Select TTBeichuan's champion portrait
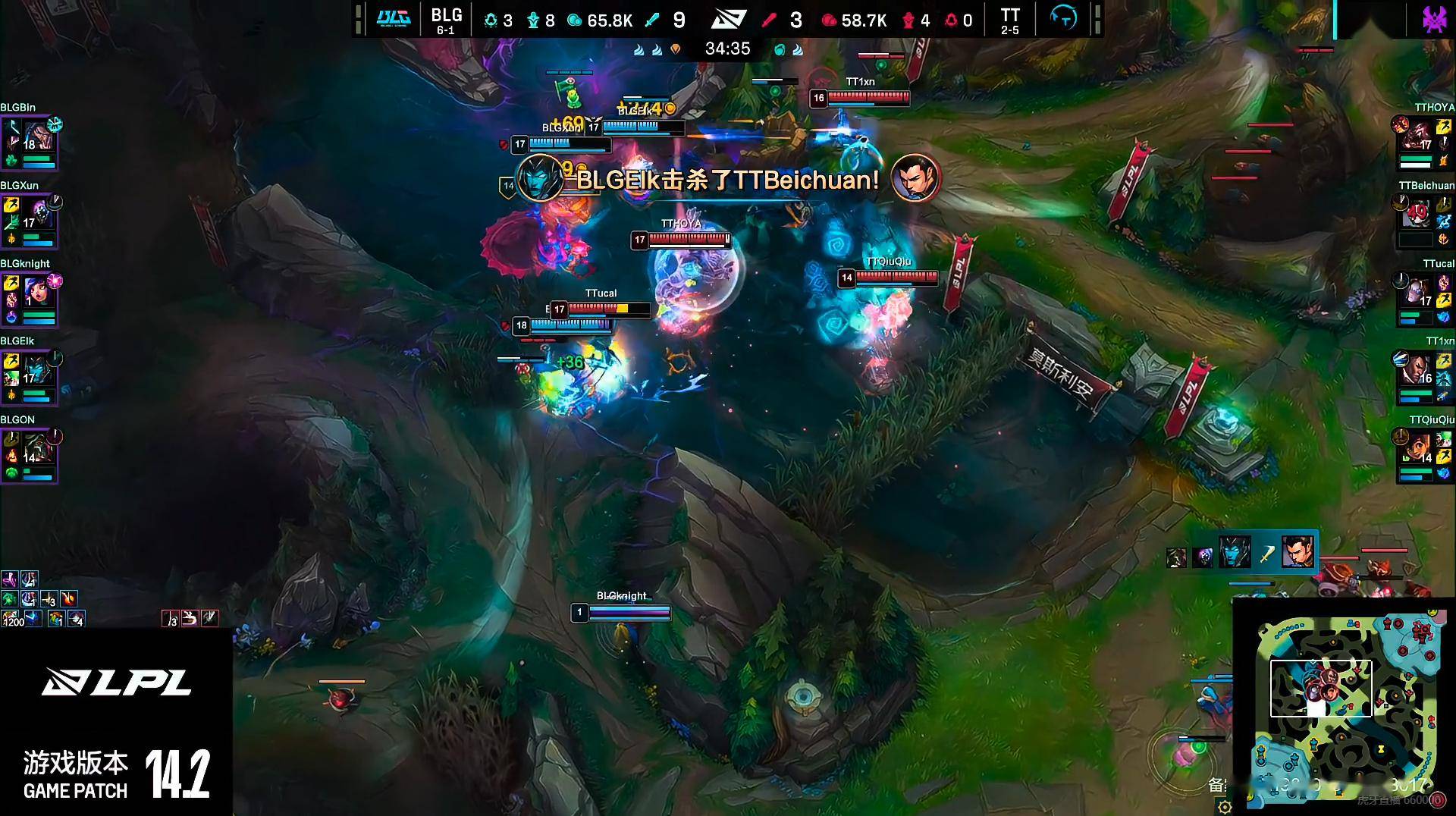The image size is (1456, 816). (x=1415, y=215)
